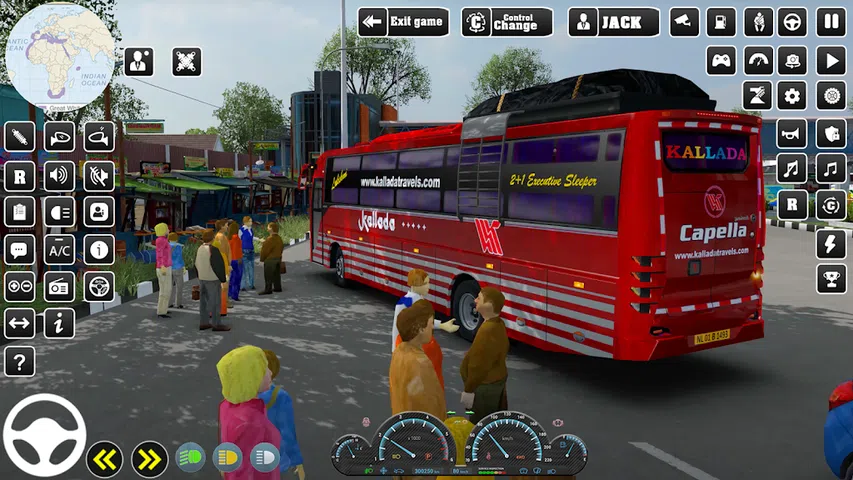
Task: Activate the left turn indicator arrows
Action: coord(104,459)
